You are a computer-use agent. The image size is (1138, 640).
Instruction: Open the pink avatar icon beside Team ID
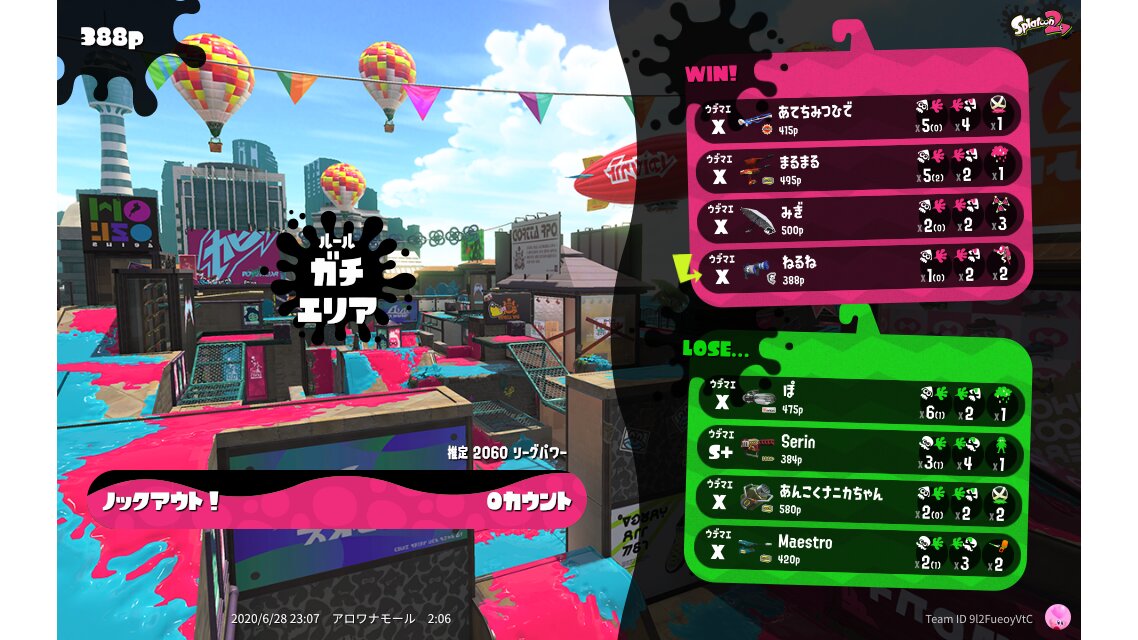tap(1057, 617)
